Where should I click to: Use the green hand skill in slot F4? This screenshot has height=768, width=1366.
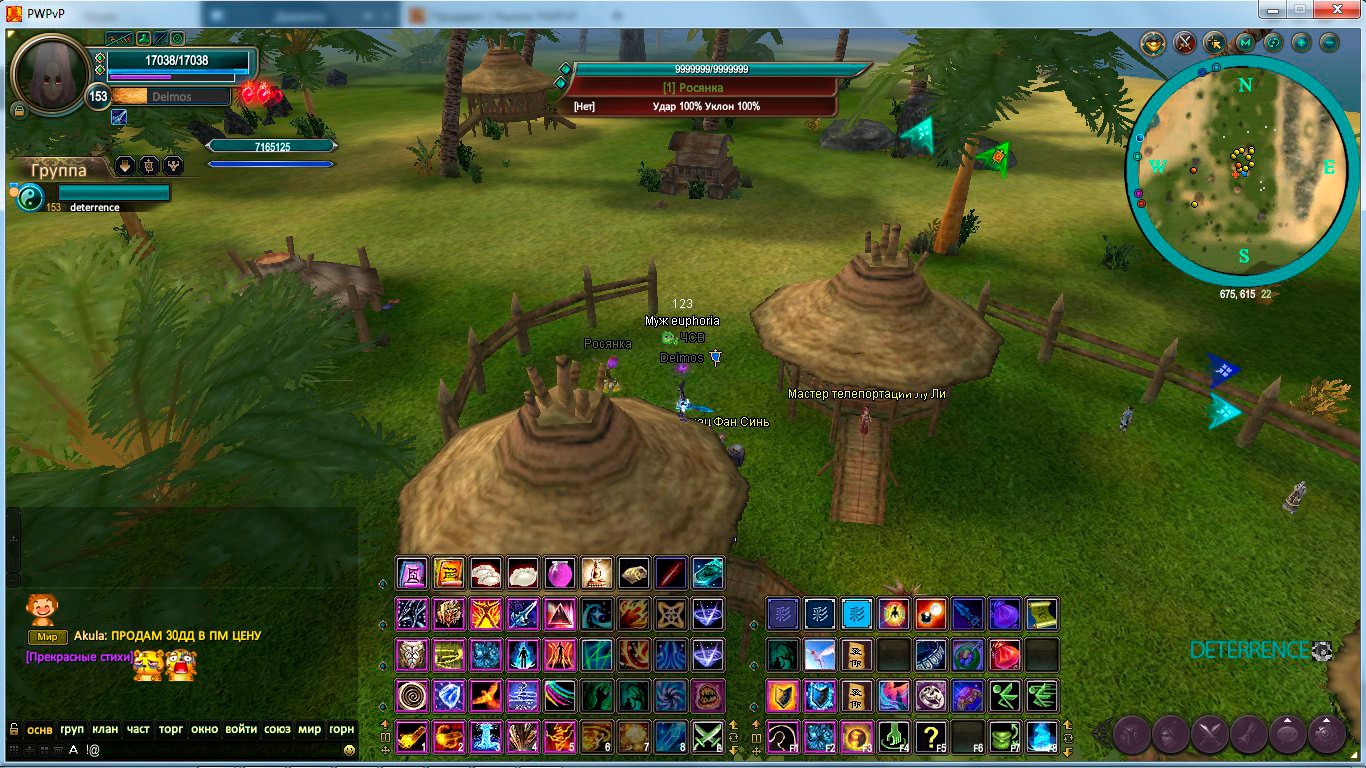point(894,737)
